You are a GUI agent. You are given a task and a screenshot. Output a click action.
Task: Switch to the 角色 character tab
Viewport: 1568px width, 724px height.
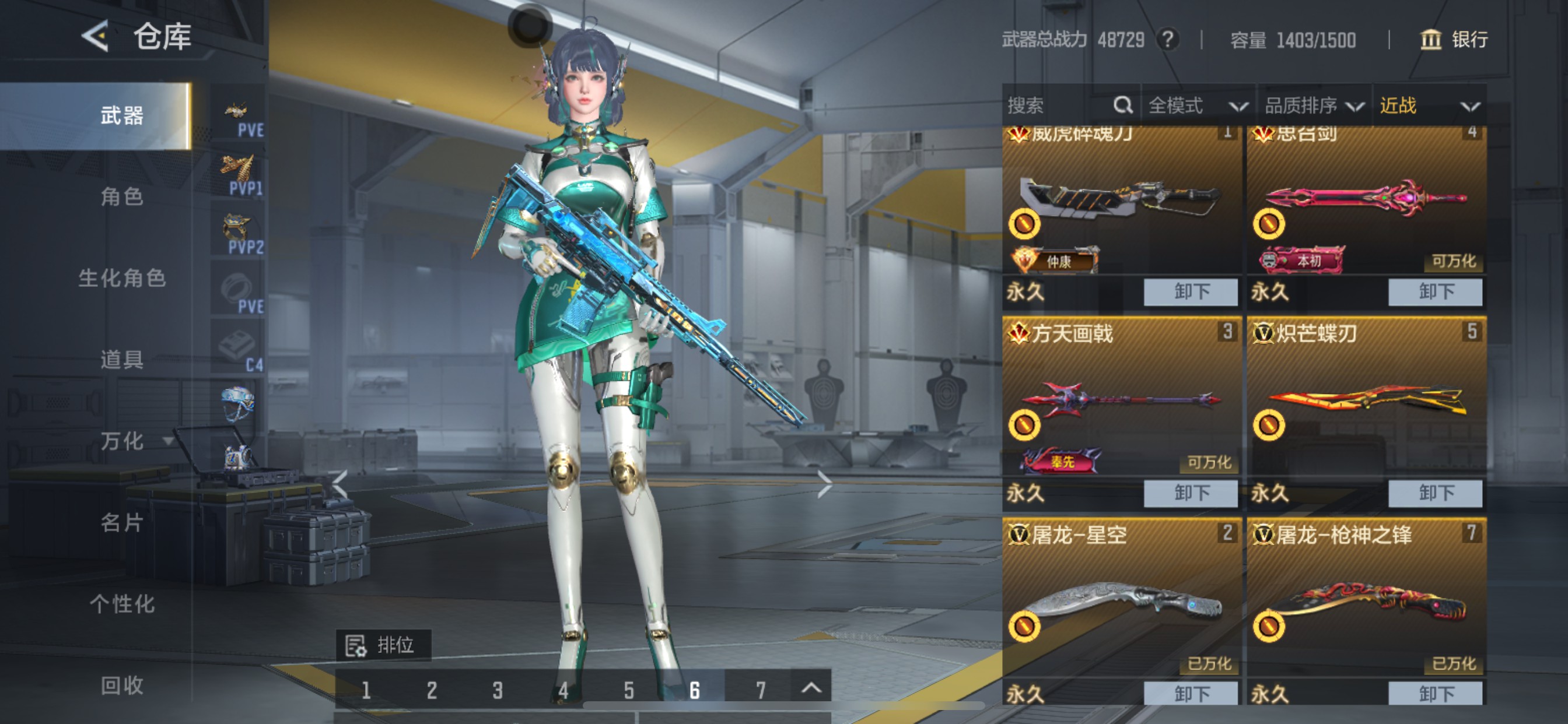pos(122,196)
